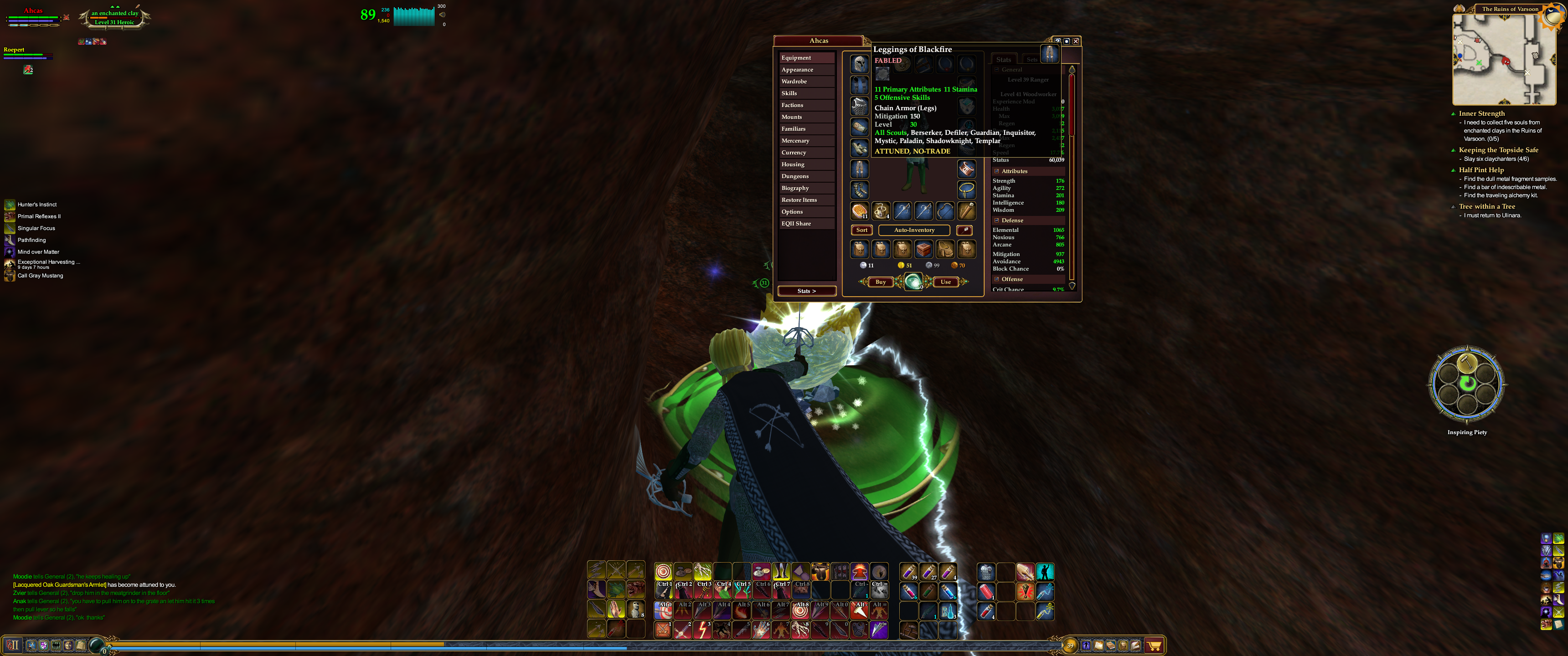Open the shopping cart marketplace button
The height and width of the screenshot is (656, 1568).
(x=1154, y=646)
